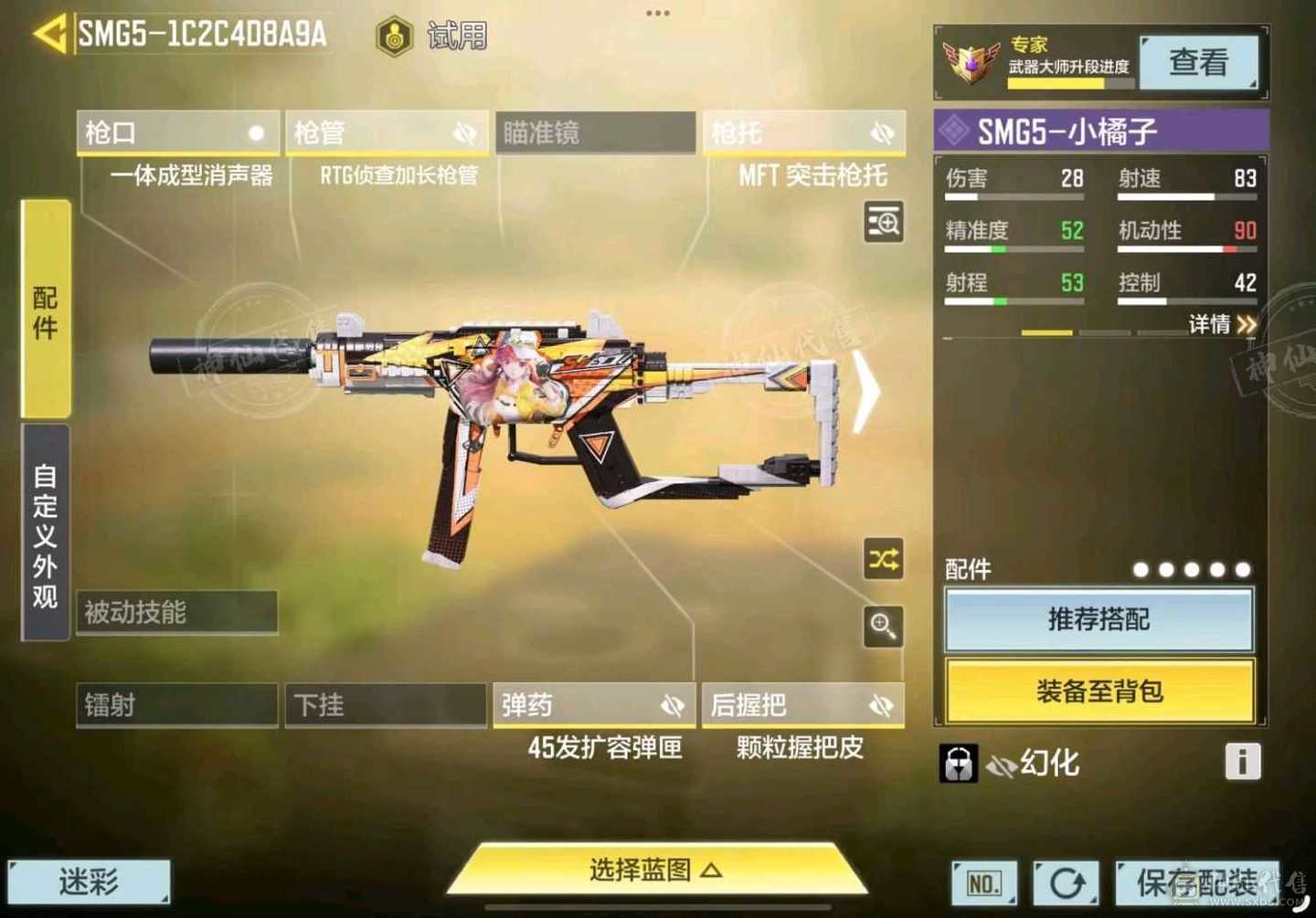Click the shuffle random camo icon

pyautogui.click(x=883, y=560)
